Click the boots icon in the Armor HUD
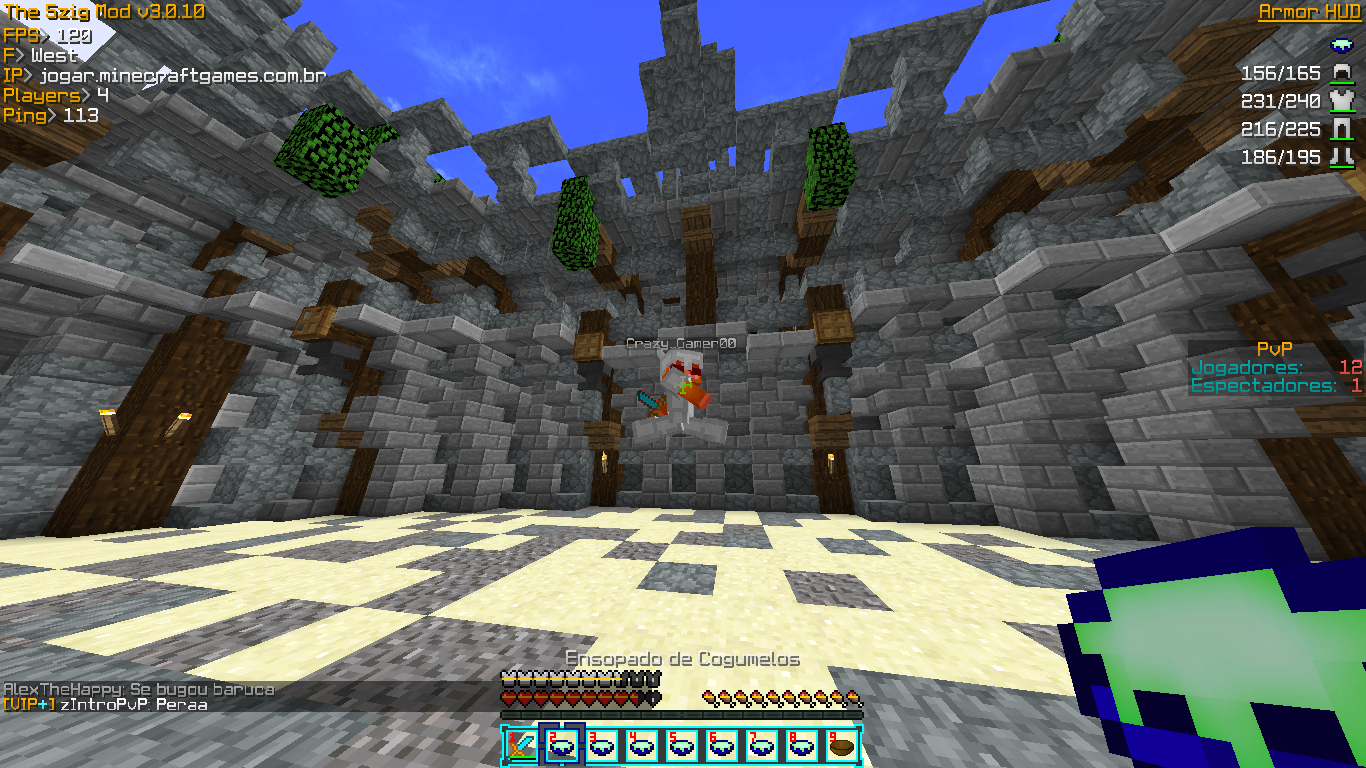Screen dimensions: 1366x768 [x=1341, y=157]
